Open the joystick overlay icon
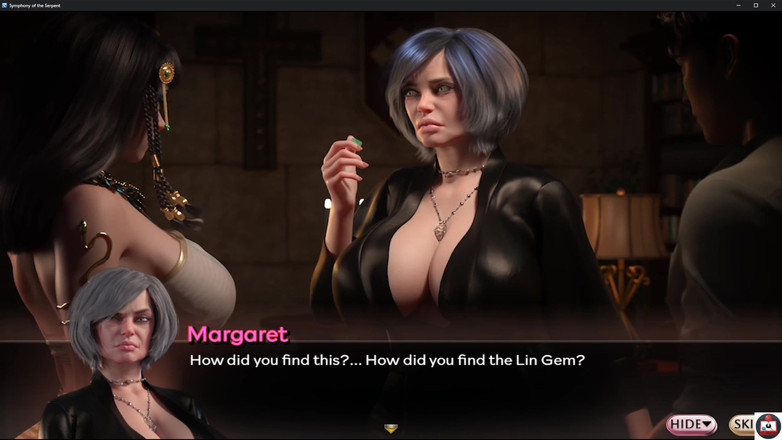The width and height of the screenshot is (782, 440). tap(768, 426)
